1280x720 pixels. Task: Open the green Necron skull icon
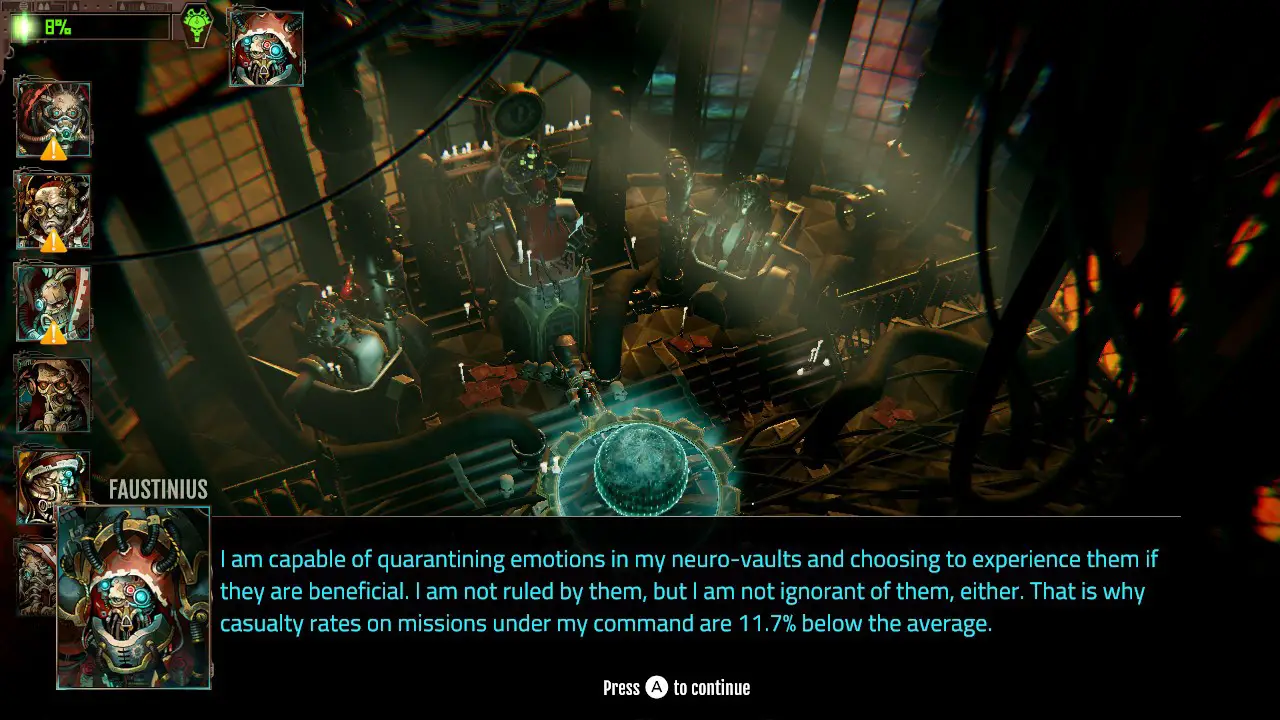(196, 23)
